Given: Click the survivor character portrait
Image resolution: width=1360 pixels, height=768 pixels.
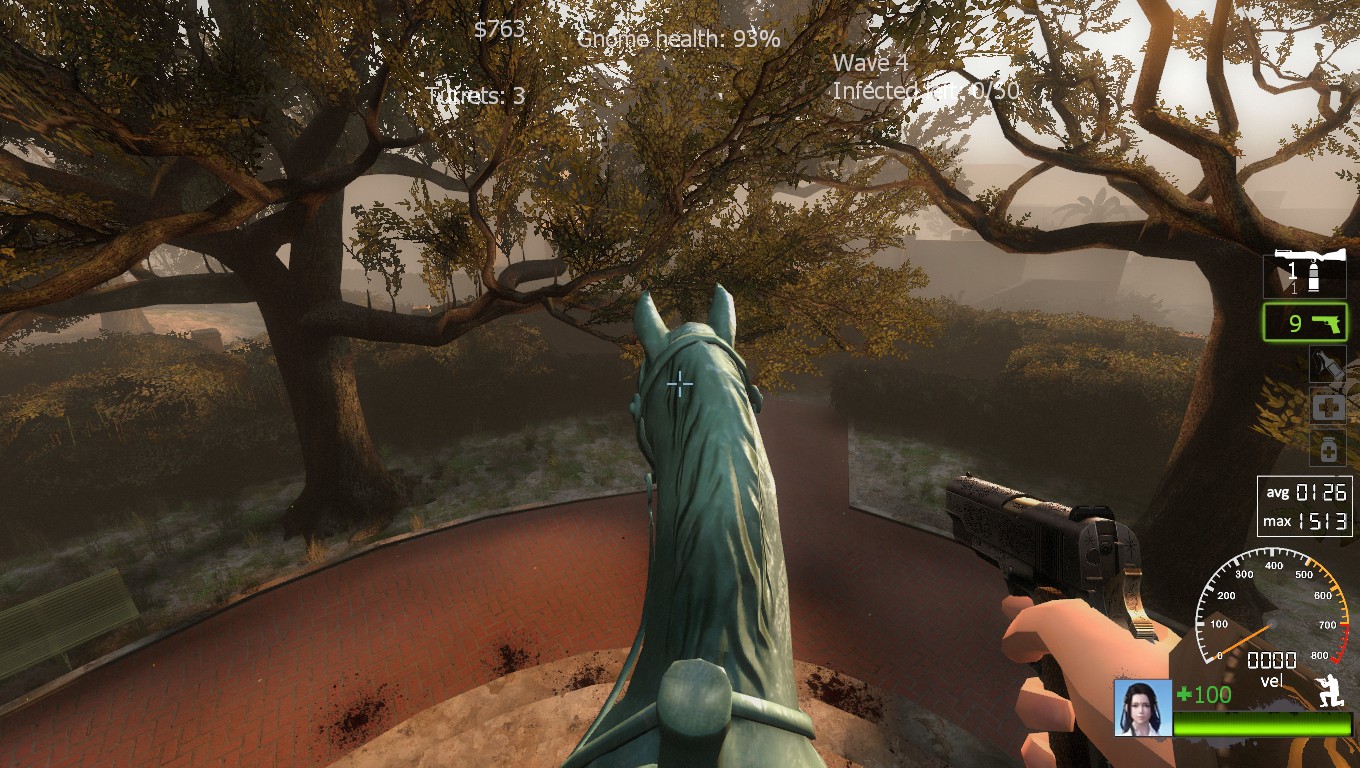Looking at the screenshot, I should click(1143, 707).
